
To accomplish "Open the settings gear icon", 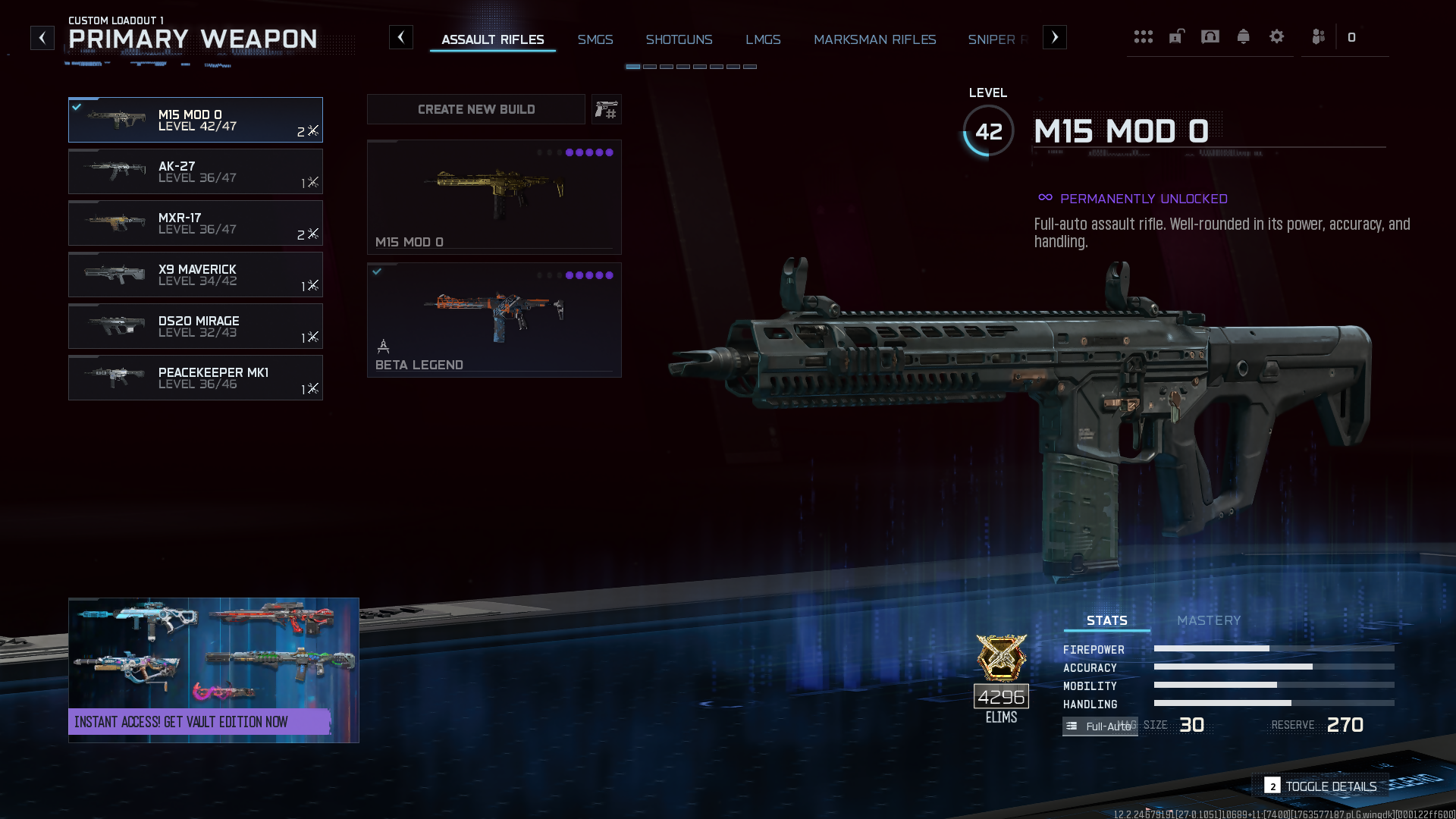I will (1276, 36).
